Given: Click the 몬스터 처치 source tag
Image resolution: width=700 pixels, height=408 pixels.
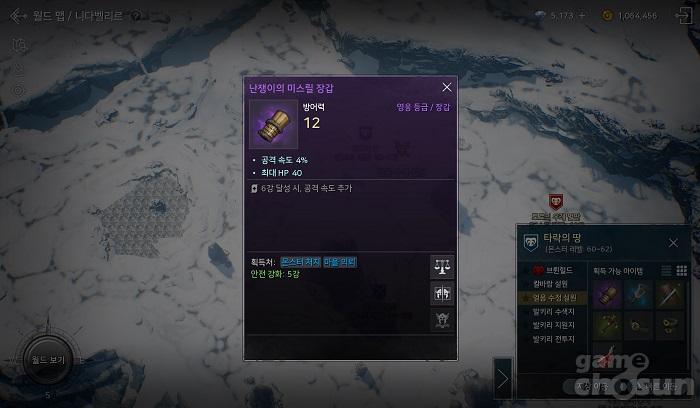Looking at the screenshot, I should 300,262.
